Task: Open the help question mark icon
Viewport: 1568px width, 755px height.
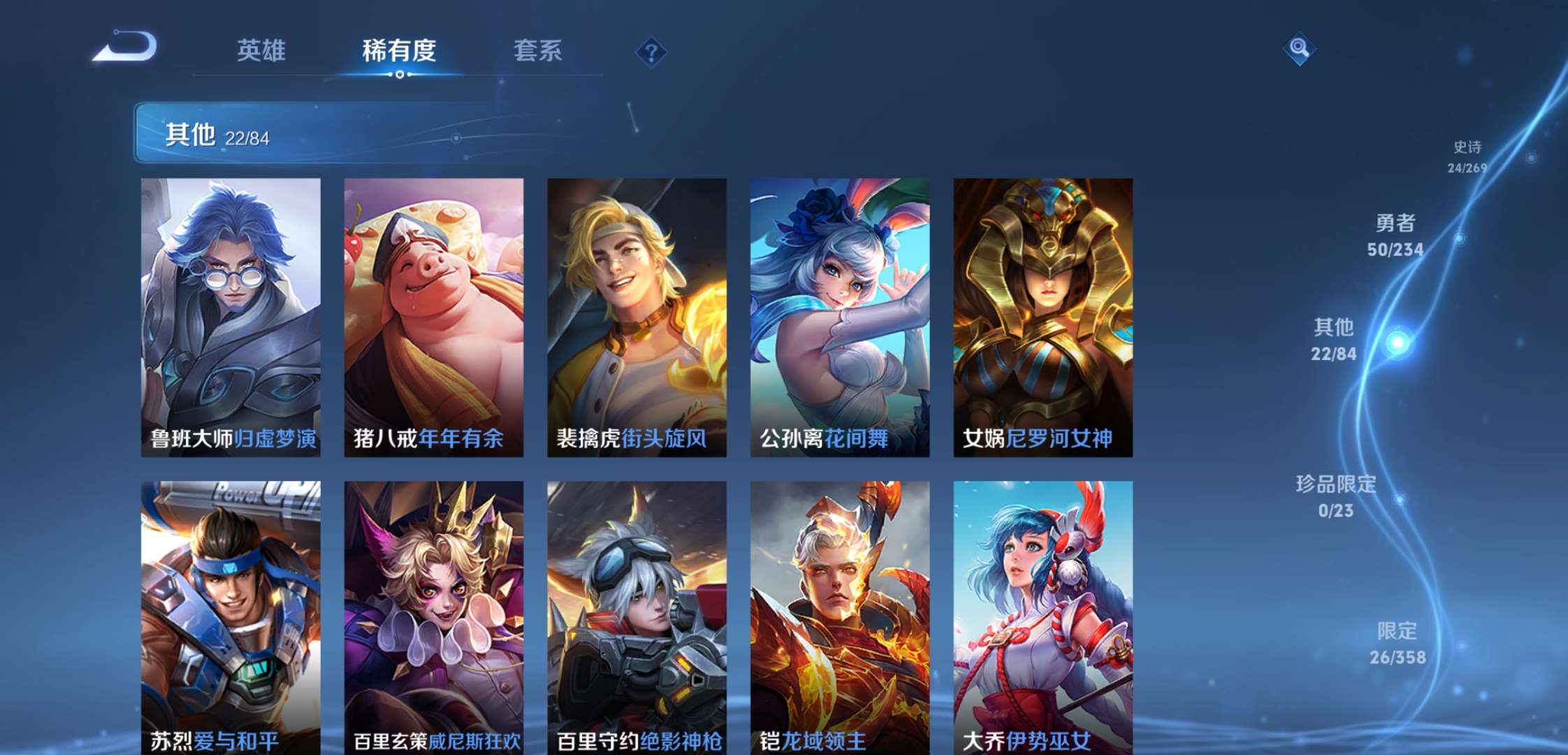Action: pyautogui.click(x=651, y=49)
